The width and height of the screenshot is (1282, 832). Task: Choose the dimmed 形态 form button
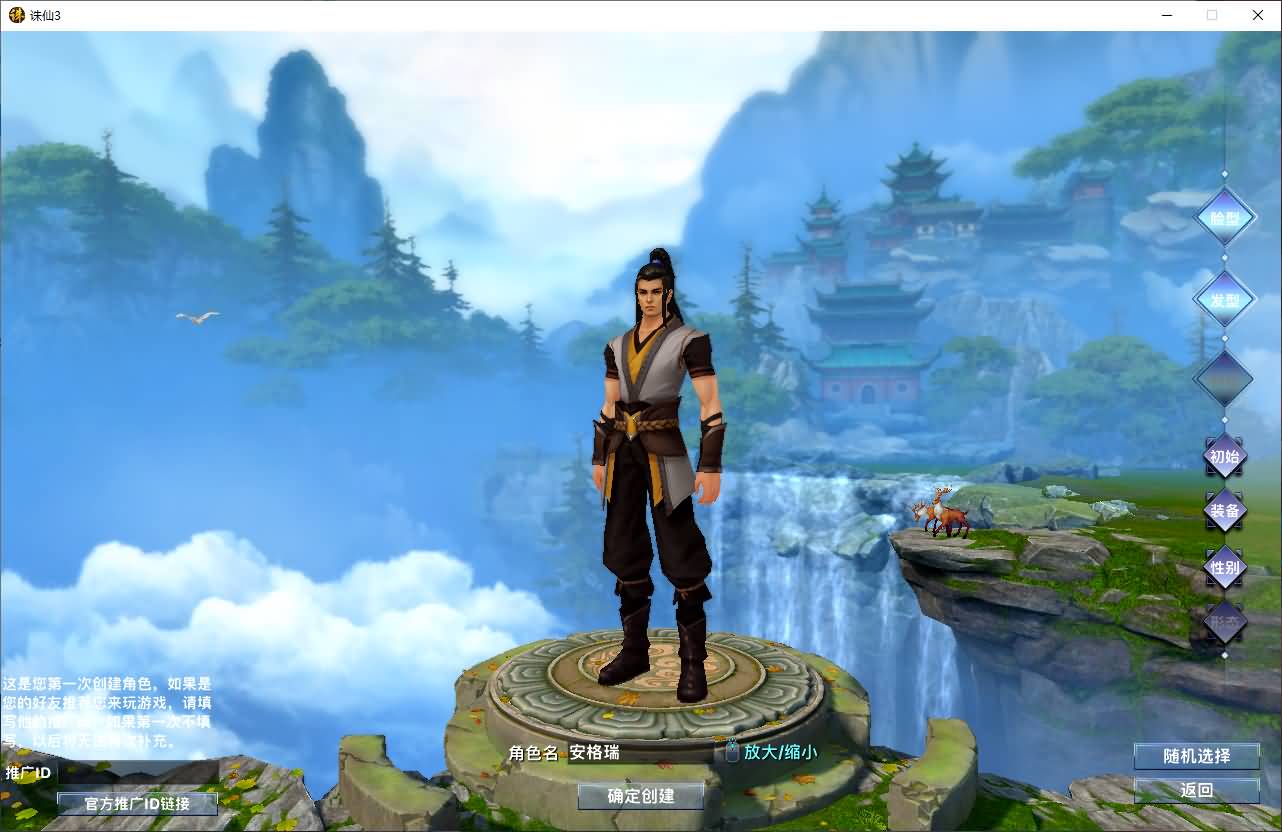tap(1224, 621)
